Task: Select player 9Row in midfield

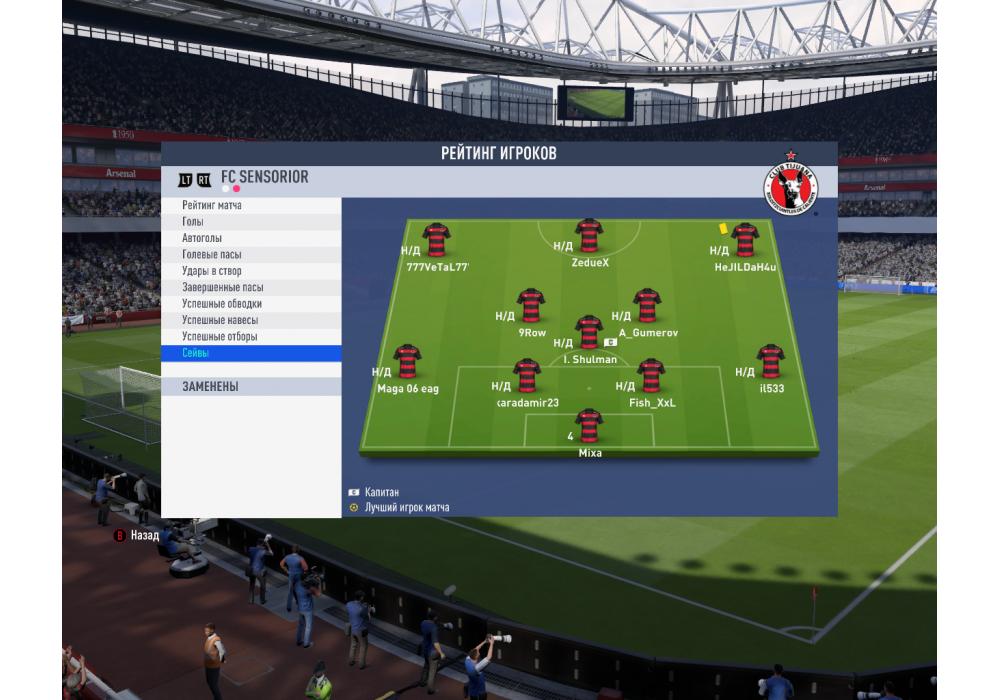Action: coord(531,306)
